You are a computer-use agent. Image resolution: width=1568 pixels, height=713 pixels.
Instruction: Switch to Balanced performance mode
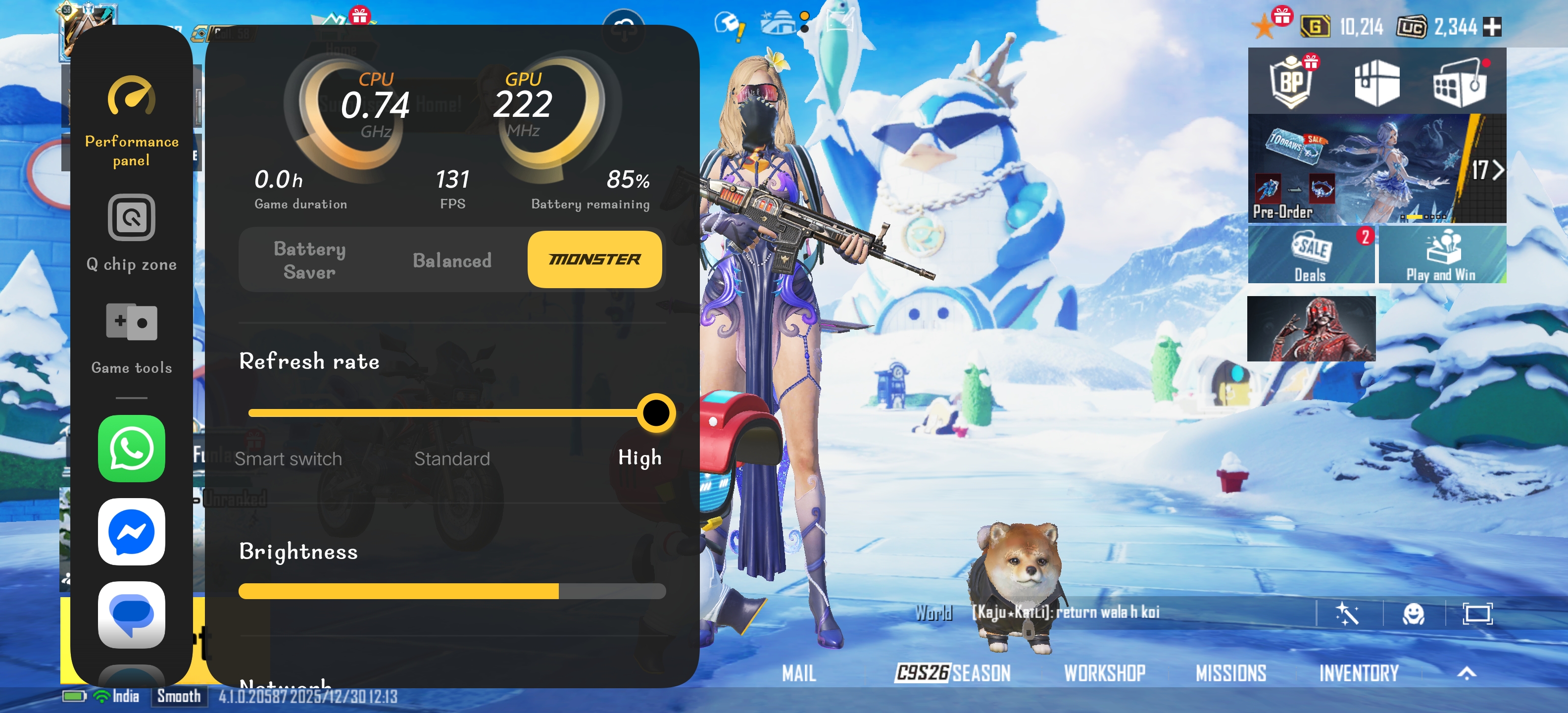tap(452, 260)
